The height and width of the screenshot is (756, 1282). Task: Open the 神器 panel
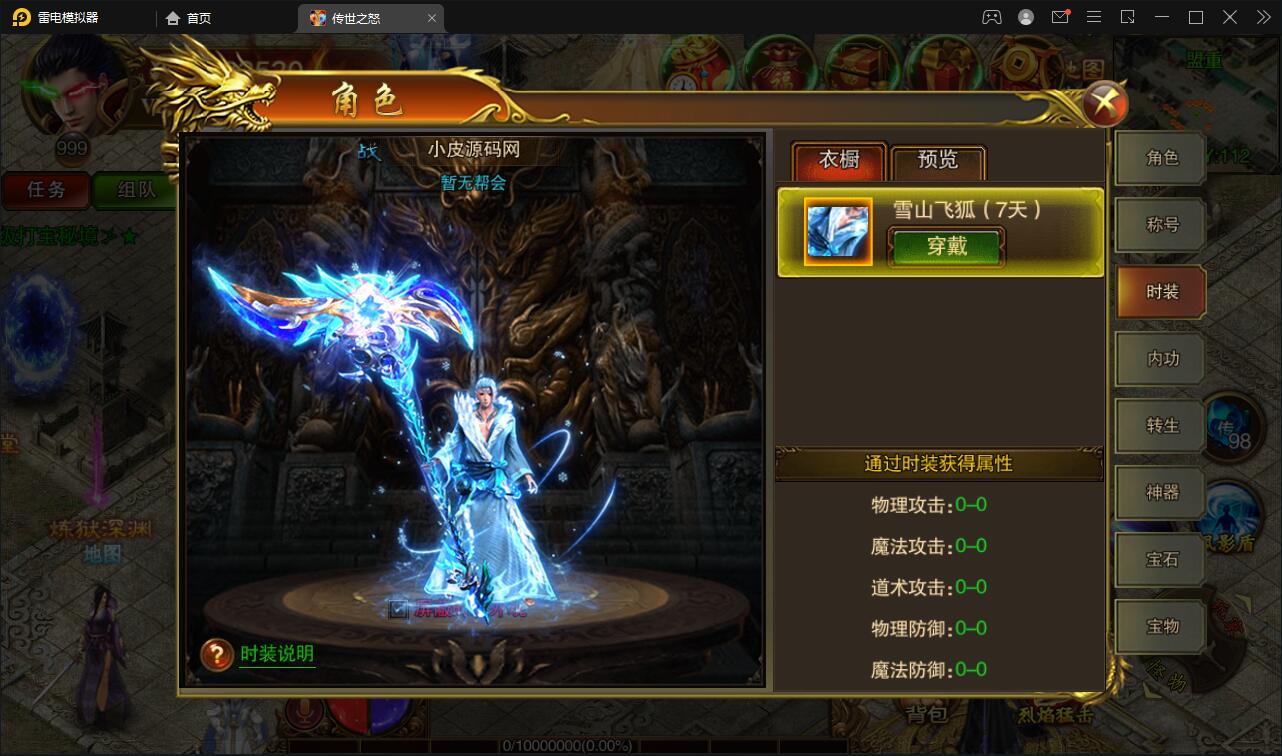click(x=1159, y=492)
